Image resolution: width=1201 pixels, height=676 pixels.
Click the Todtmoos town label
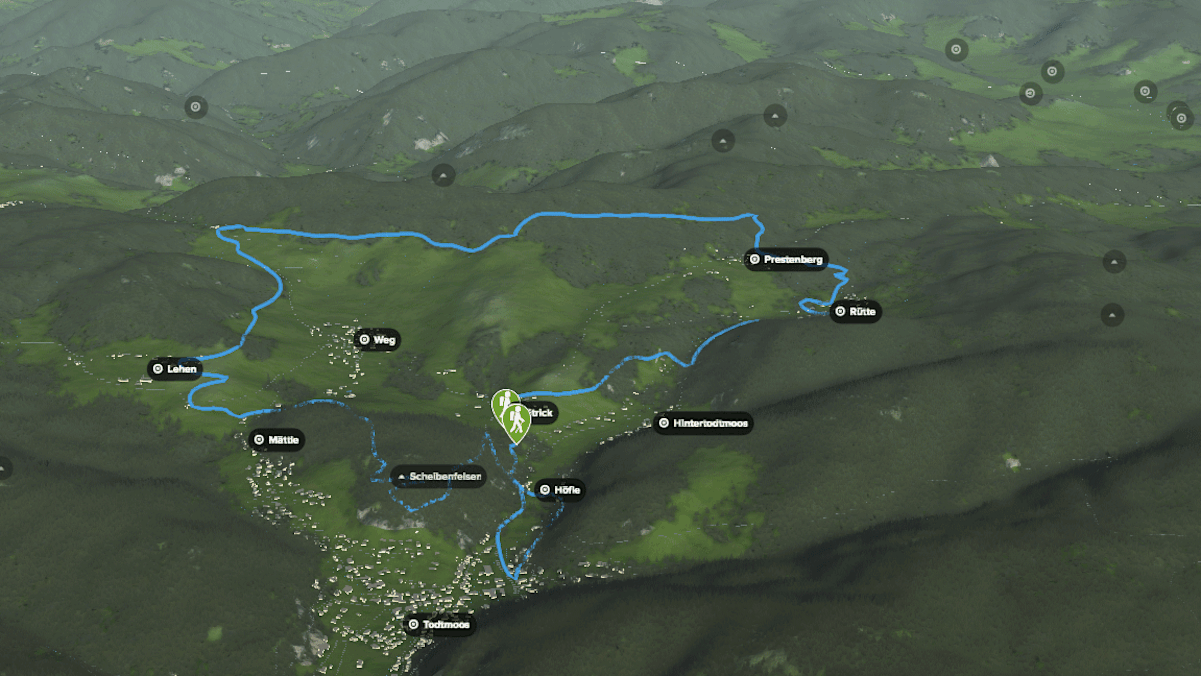coord(438,625)
